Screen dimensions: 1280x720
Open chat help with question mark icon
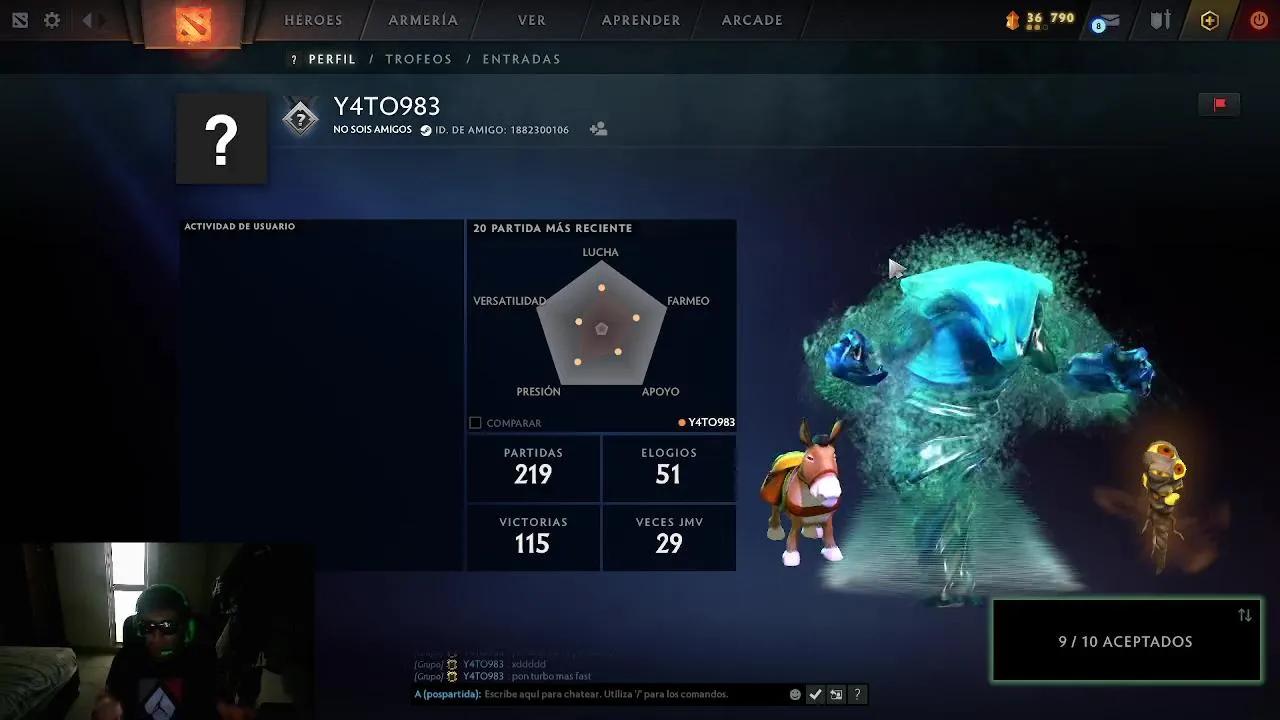click(x=857, y=694)
